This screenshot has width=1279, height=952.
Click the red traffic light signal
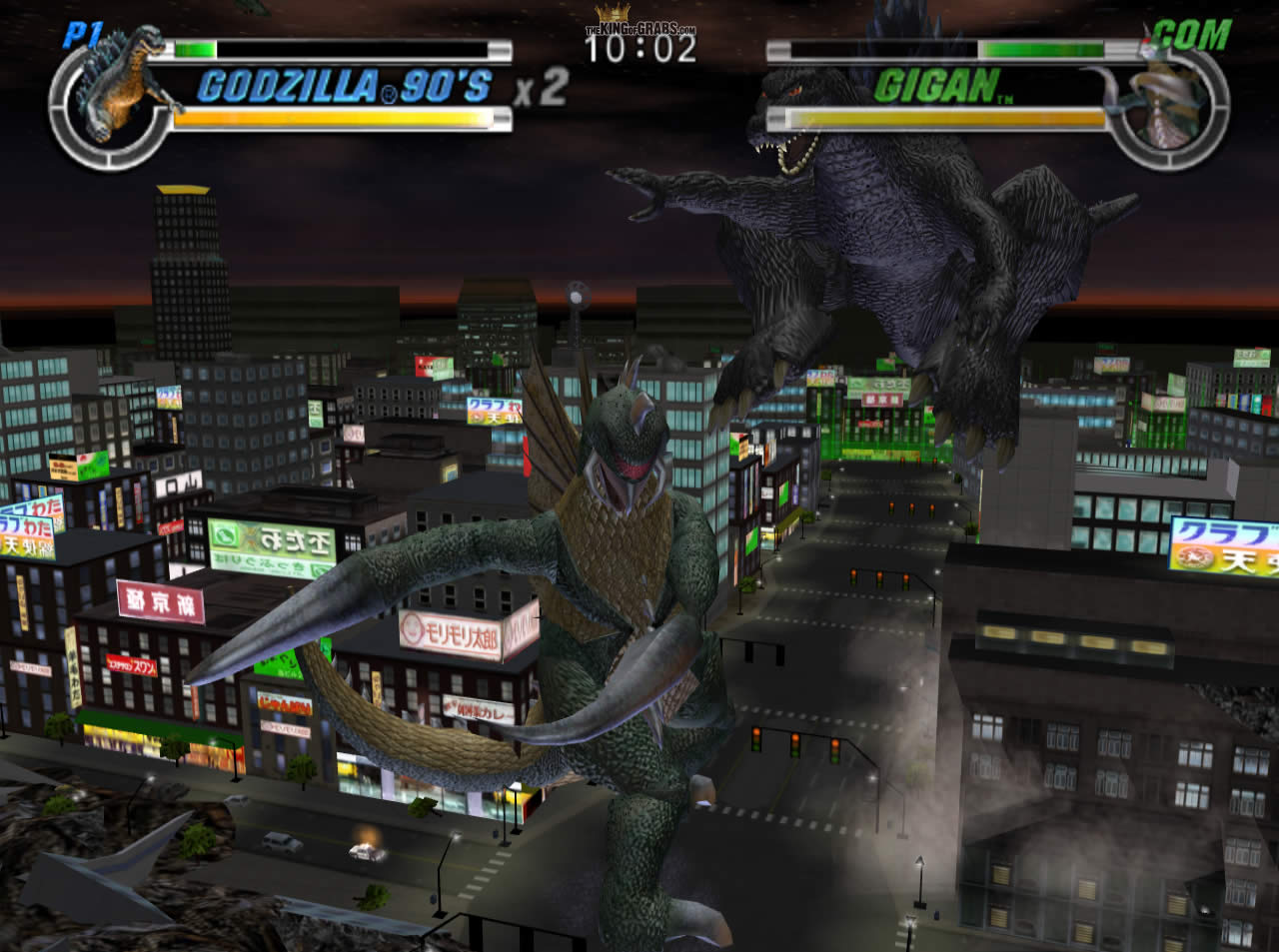point(755,731)
